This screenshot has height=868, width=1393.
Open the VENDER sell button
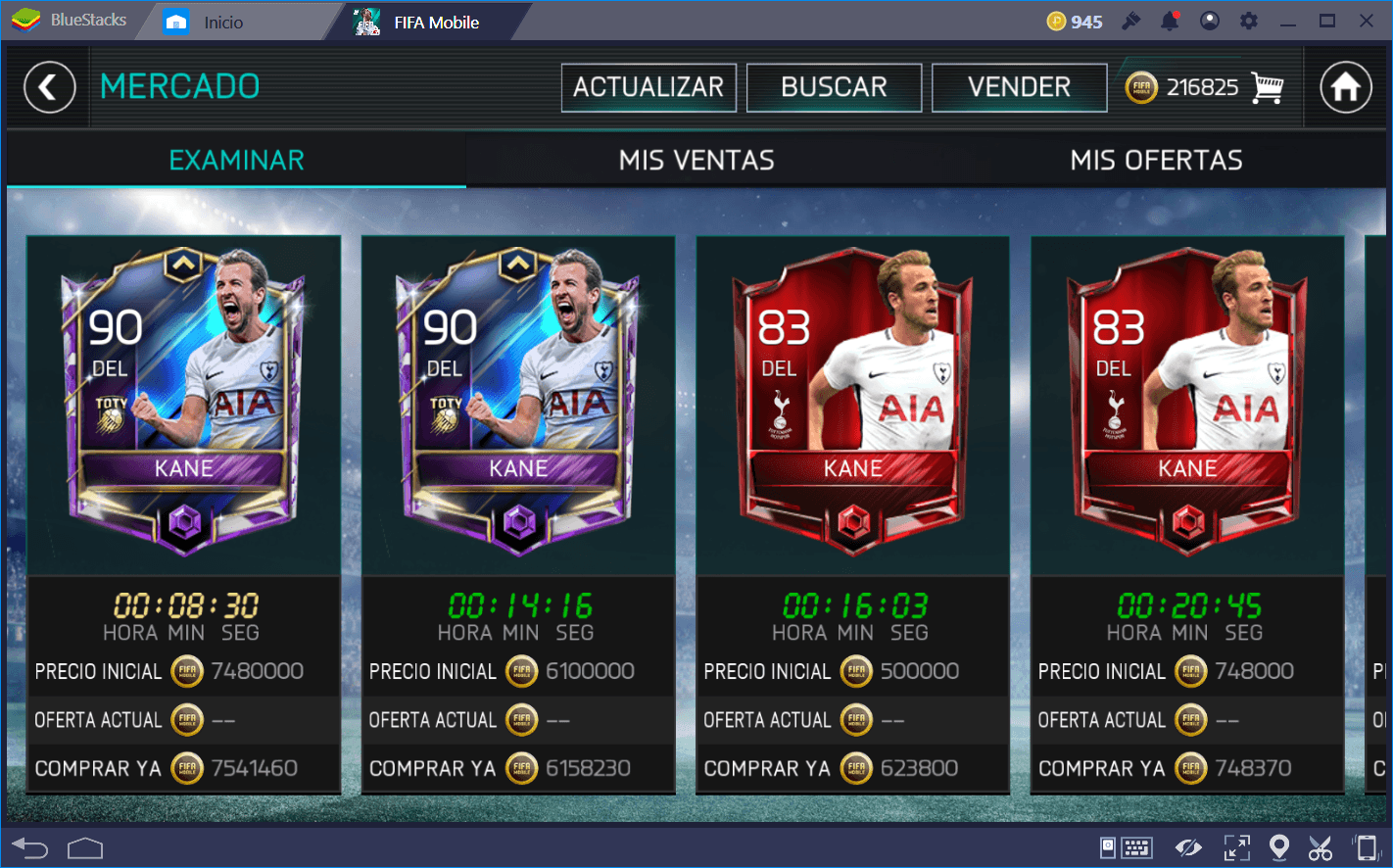pos(1019,87)
